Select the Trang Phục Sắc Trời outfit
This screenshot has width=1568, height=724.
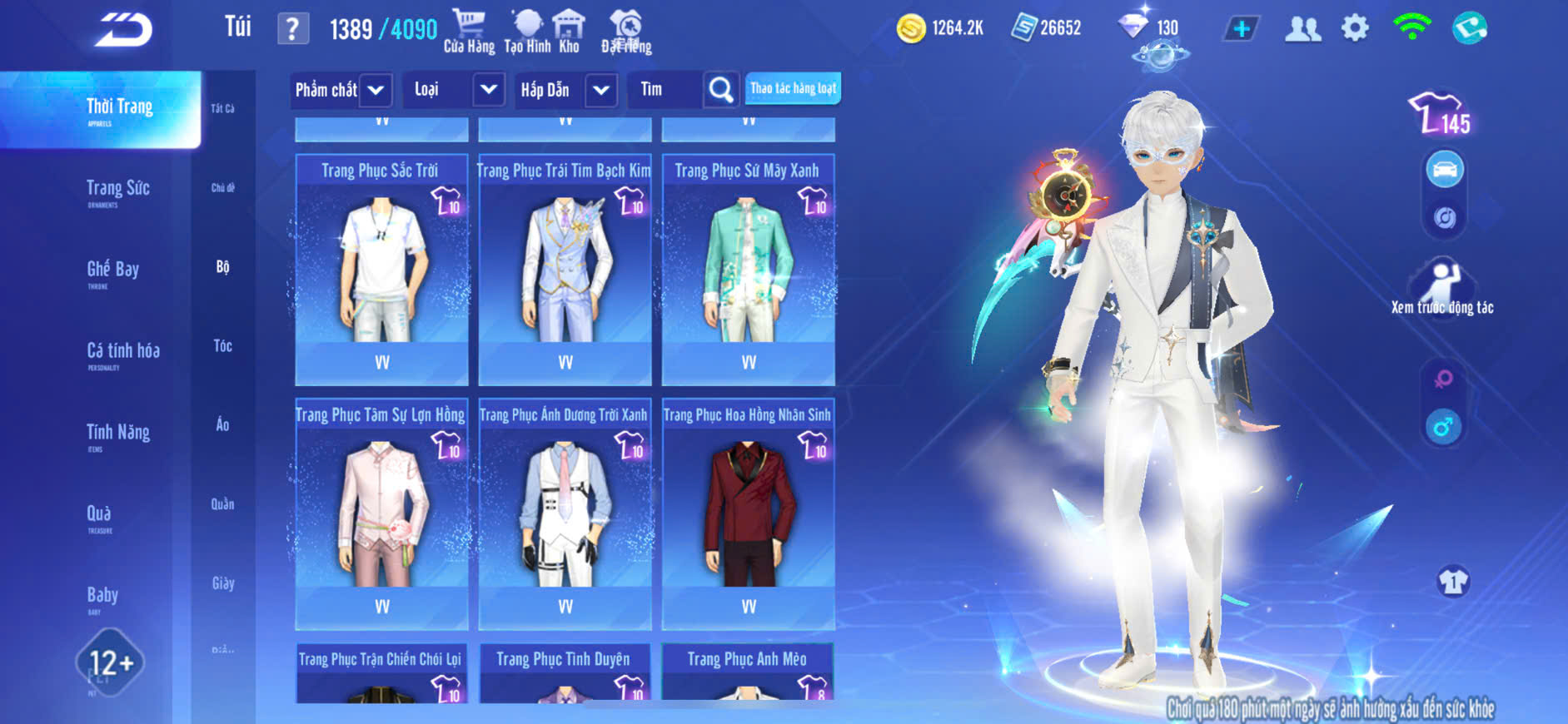pos(381,268)
